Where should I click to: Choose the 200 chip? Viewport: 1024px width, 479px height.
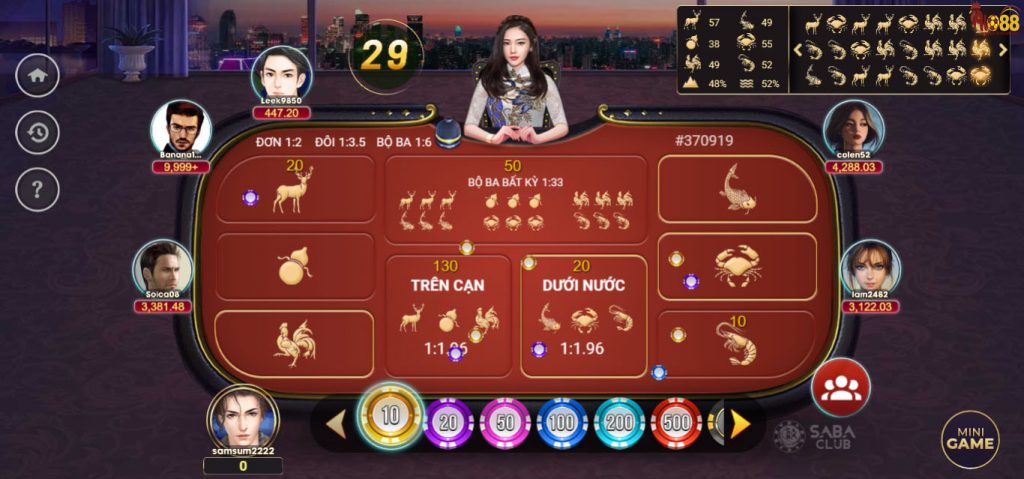[x=619, y=423]
